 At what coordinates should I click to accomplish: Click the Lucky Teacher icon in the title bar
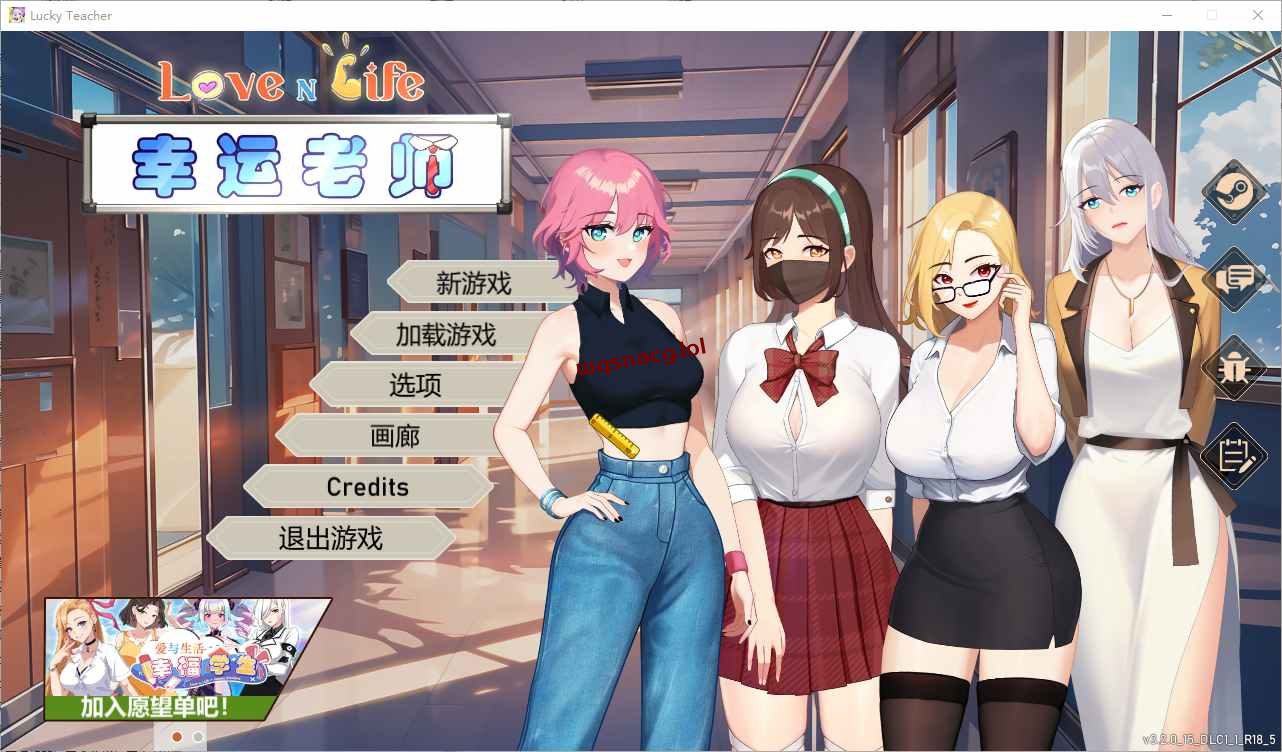coord(16,15)
